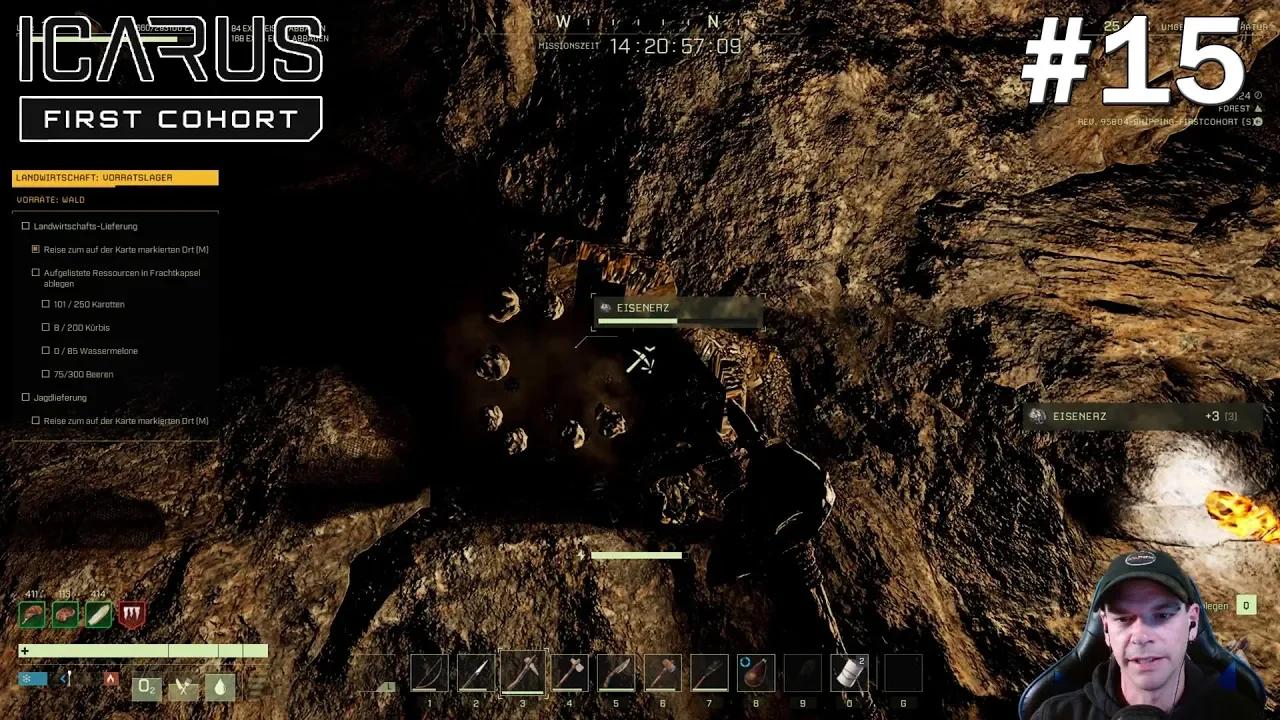Equip the waterskin in hotbar slot 8
Screen dimensions: 1280x720
(x=755, y=672)
